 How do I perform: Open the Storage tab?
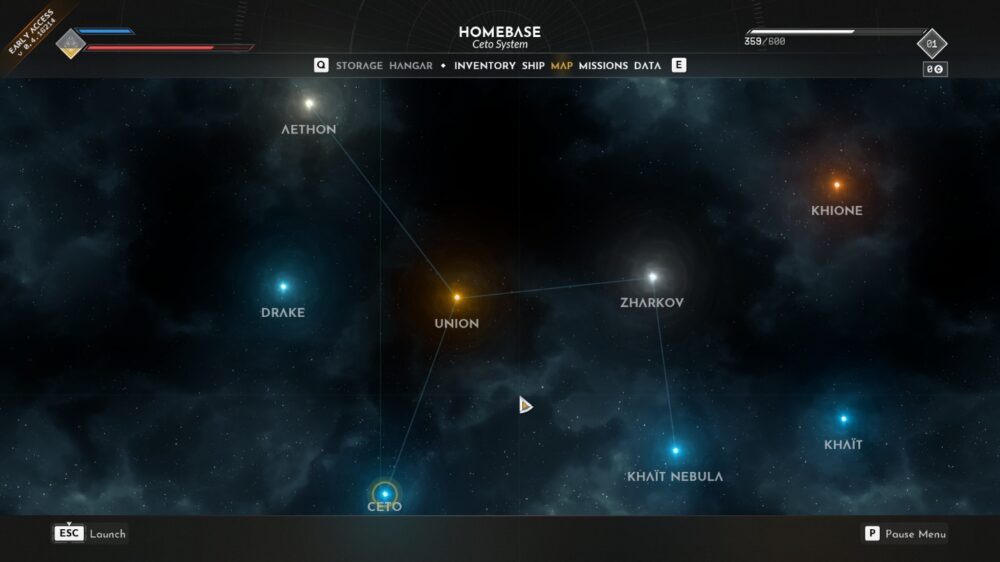click(x=359, y=66)
